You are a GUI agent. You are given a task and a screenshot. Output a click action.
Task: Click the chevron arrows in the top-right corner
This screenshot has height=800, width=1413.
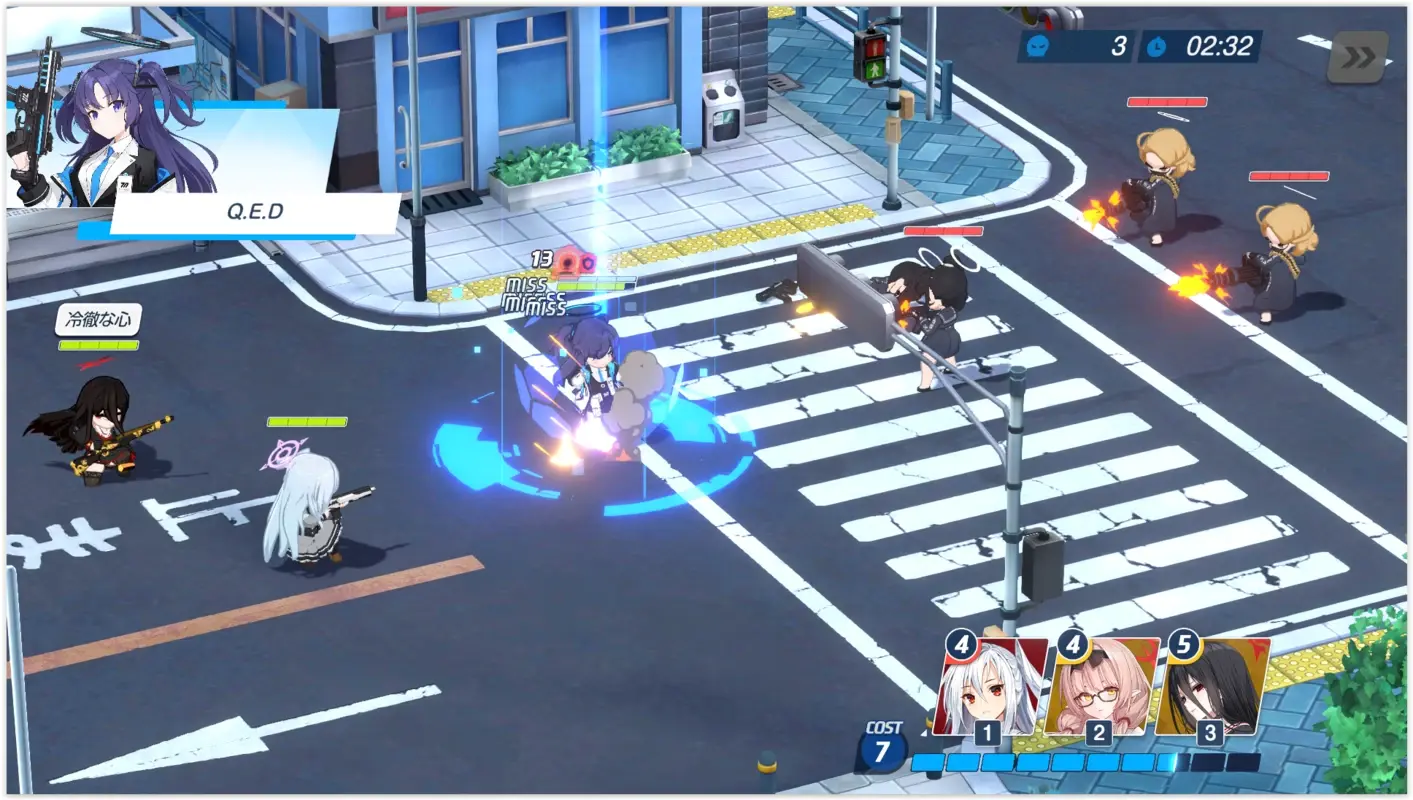pos(1359,58)
